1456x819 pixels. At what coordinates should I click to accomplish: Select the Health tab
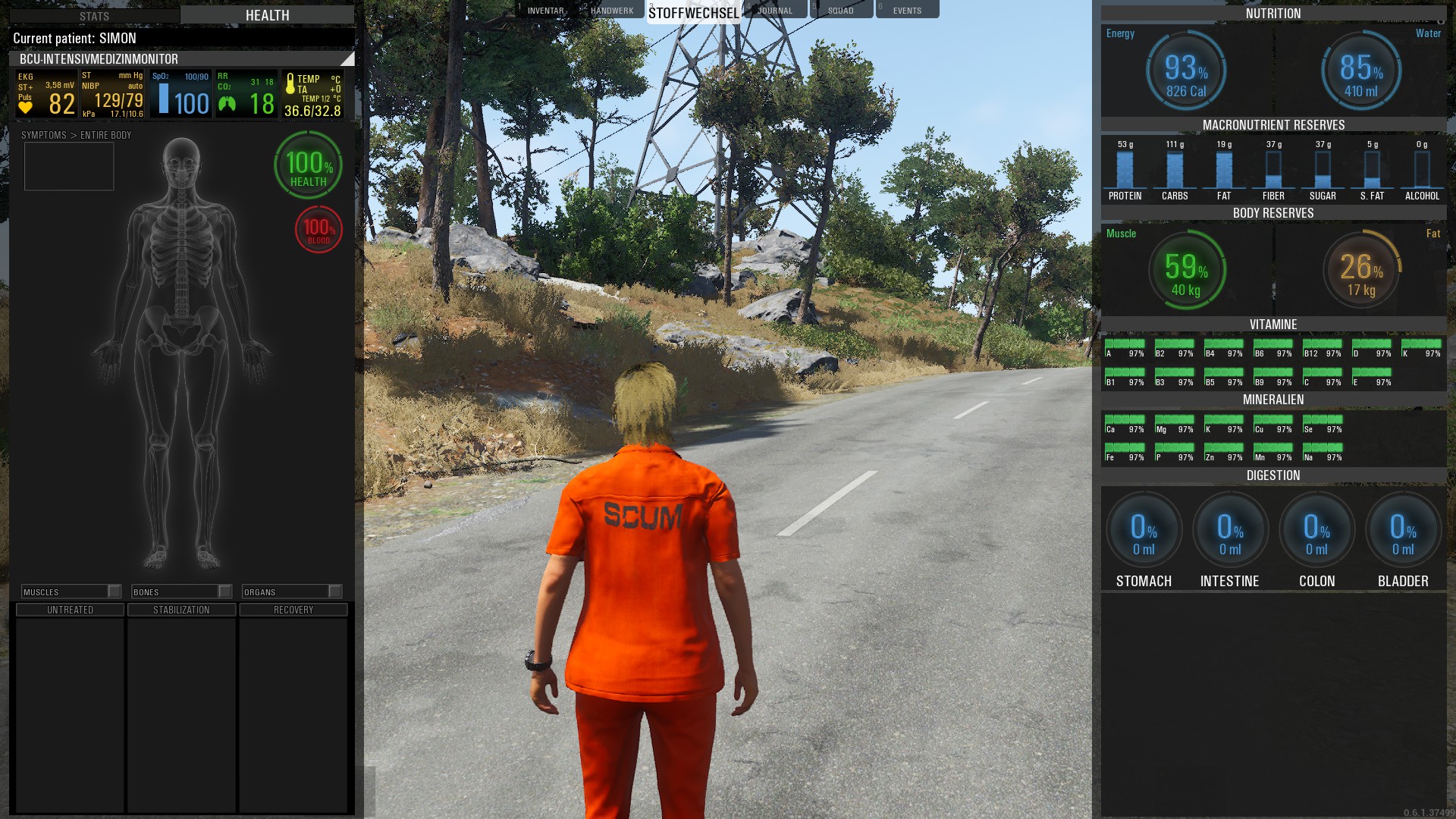267,15
